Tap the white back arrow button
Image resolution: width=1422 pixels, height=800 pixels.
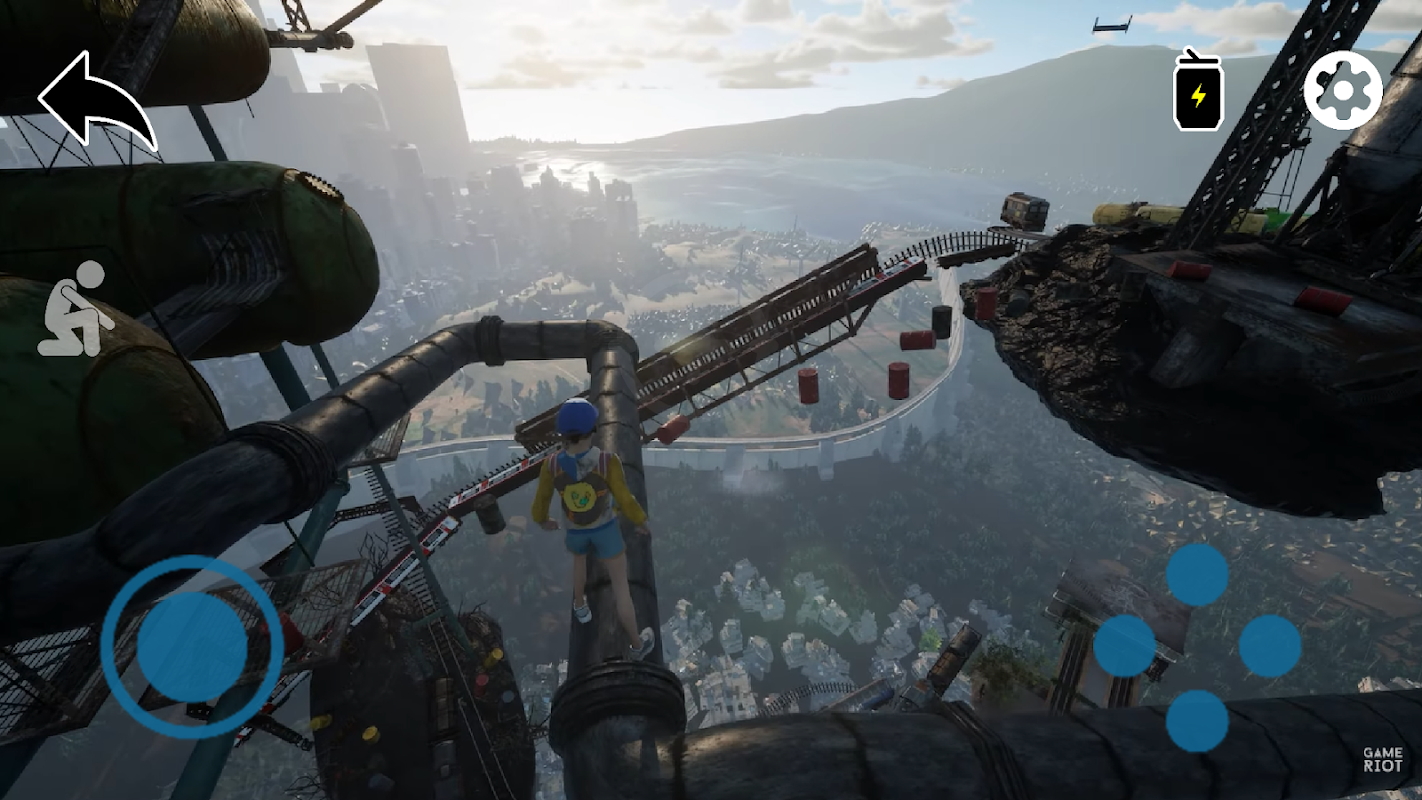96,101
